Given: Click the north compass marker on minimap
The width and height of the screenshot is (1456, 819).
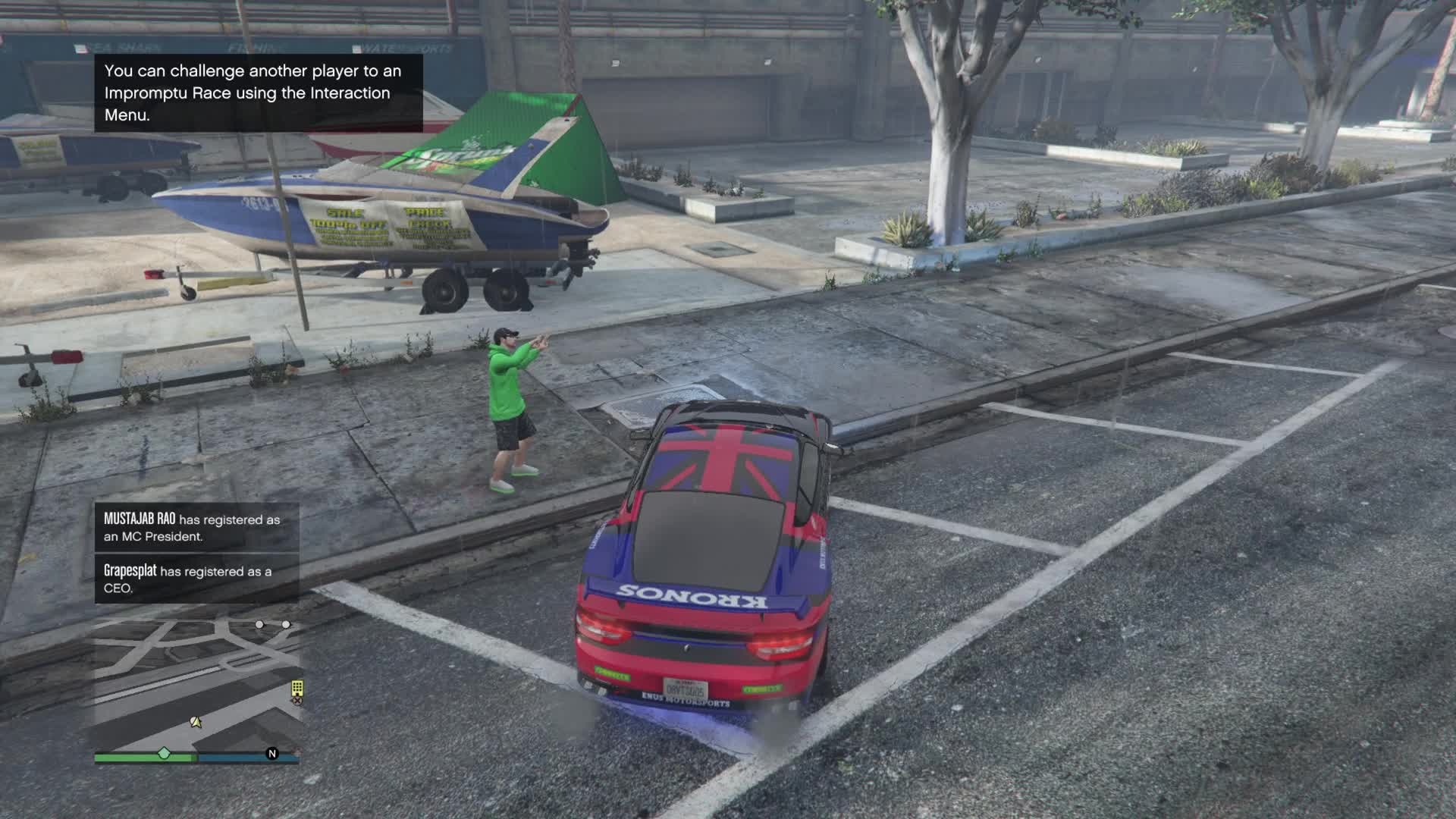Looking at the screenshot, I should point(272,753).
